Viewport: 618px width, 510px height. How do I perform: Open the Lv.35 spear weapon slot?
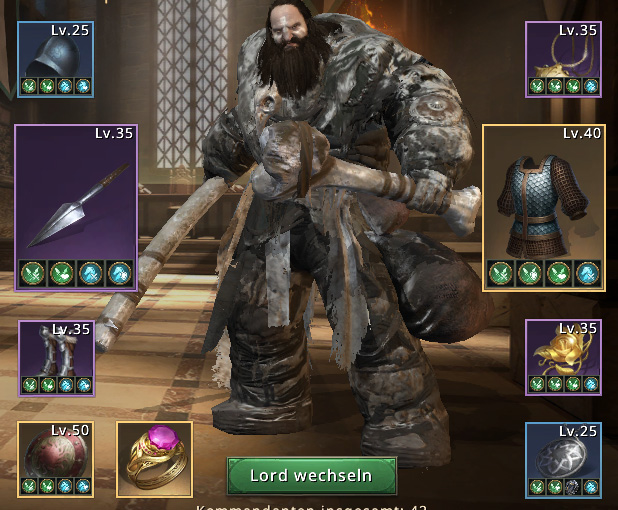tap(76, 207)
